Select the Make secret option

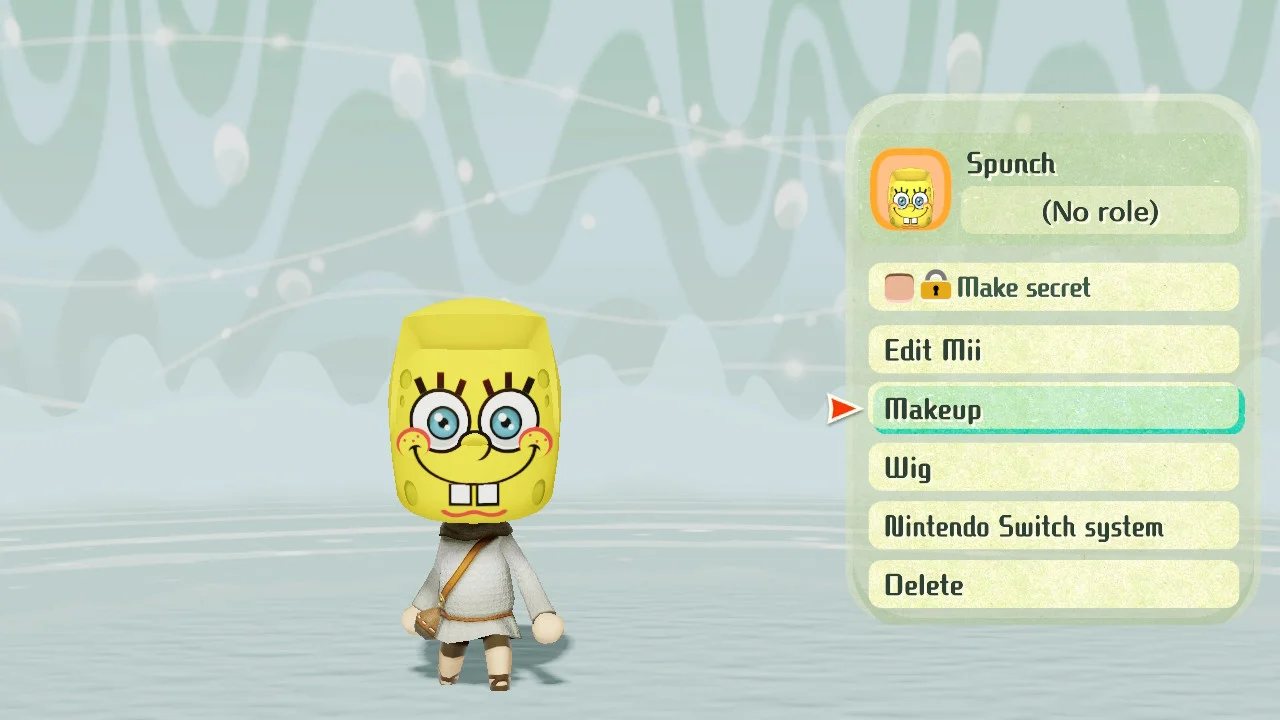click(1053, 288)
